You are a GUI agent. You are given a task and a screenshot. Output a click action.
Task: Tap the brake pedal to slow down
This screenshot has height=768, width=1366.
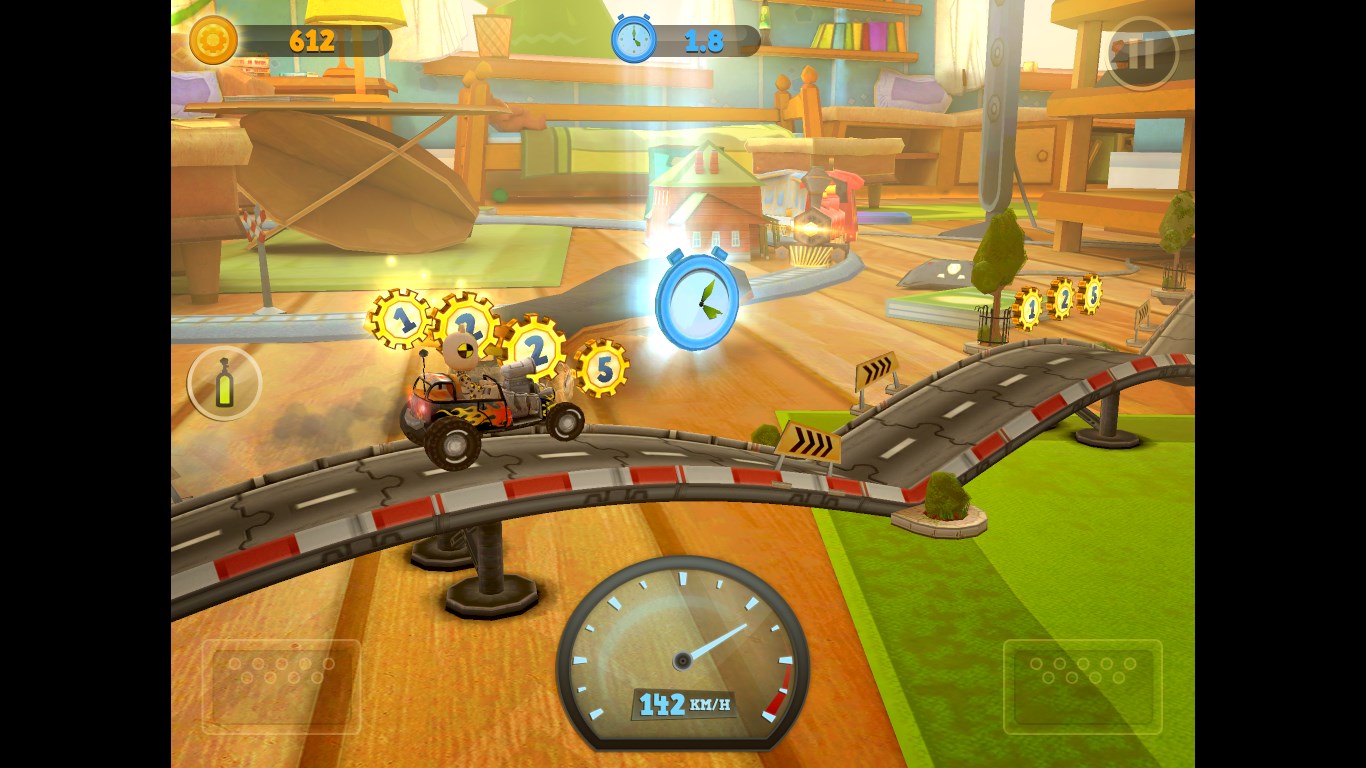tap(281, 686)
